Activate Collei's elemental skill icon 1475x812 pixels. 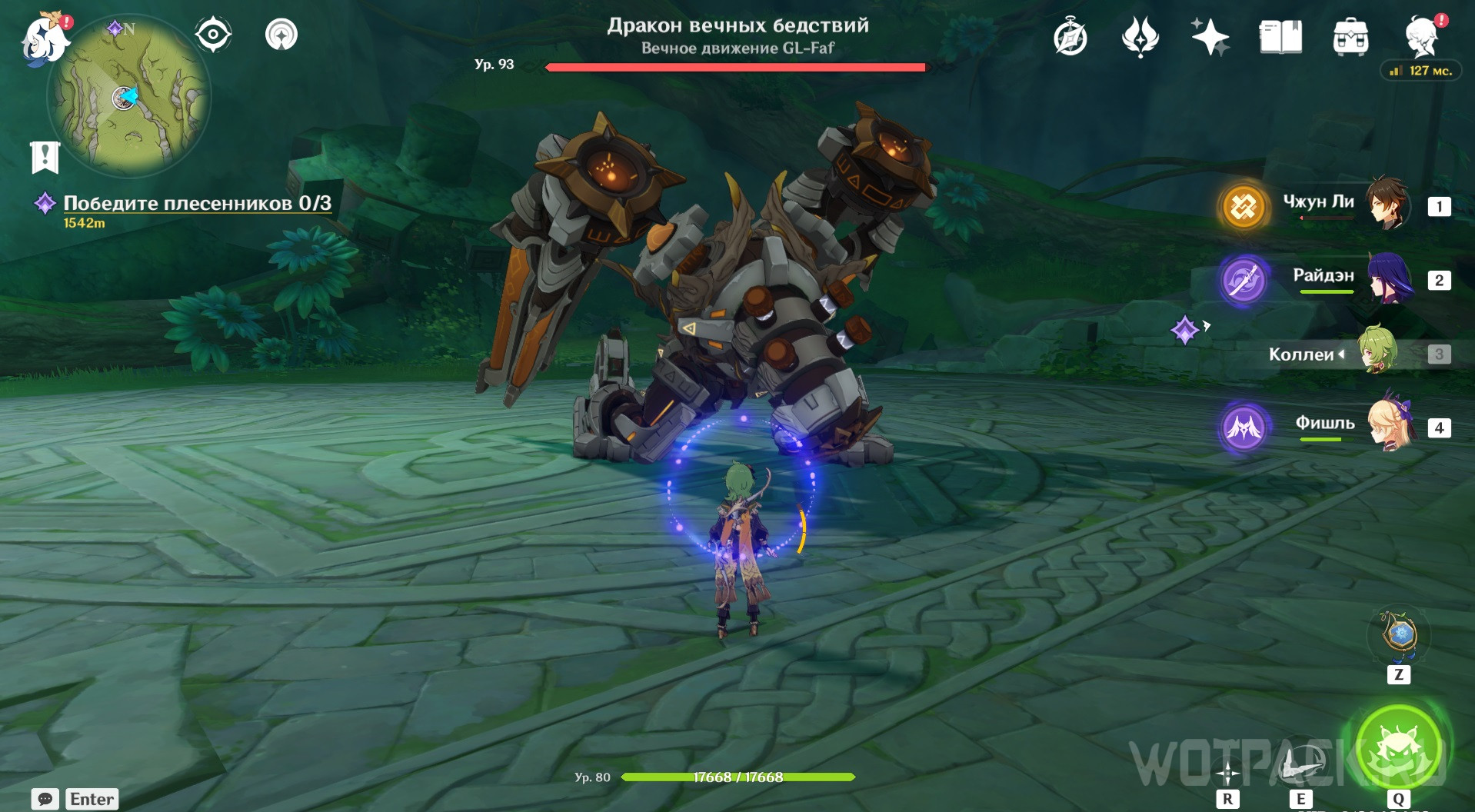pyautogui.click(x=1300, y=764)
